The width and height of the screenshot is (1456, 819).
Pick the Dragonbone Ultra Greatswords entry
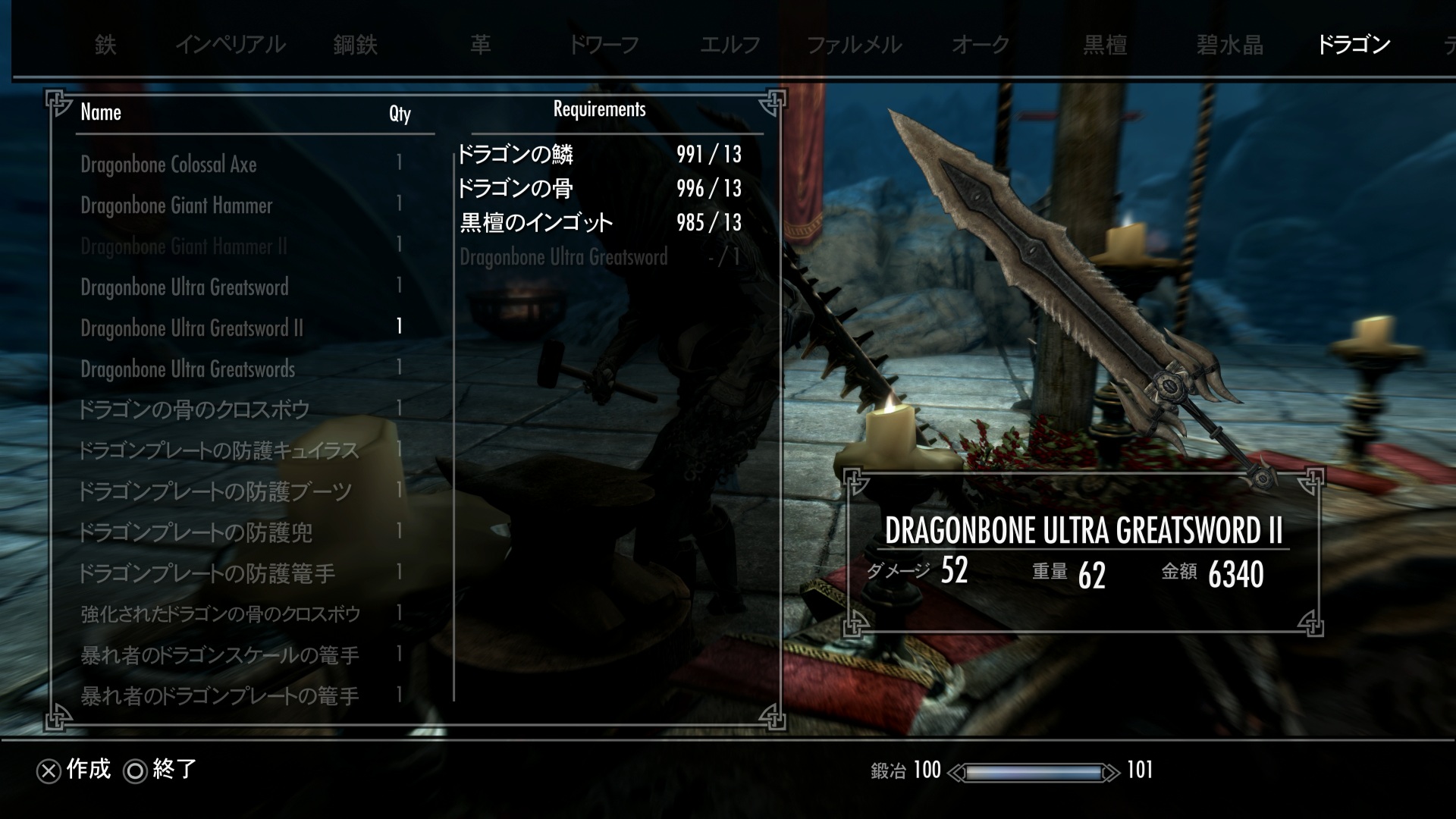(x=187, y=369)
